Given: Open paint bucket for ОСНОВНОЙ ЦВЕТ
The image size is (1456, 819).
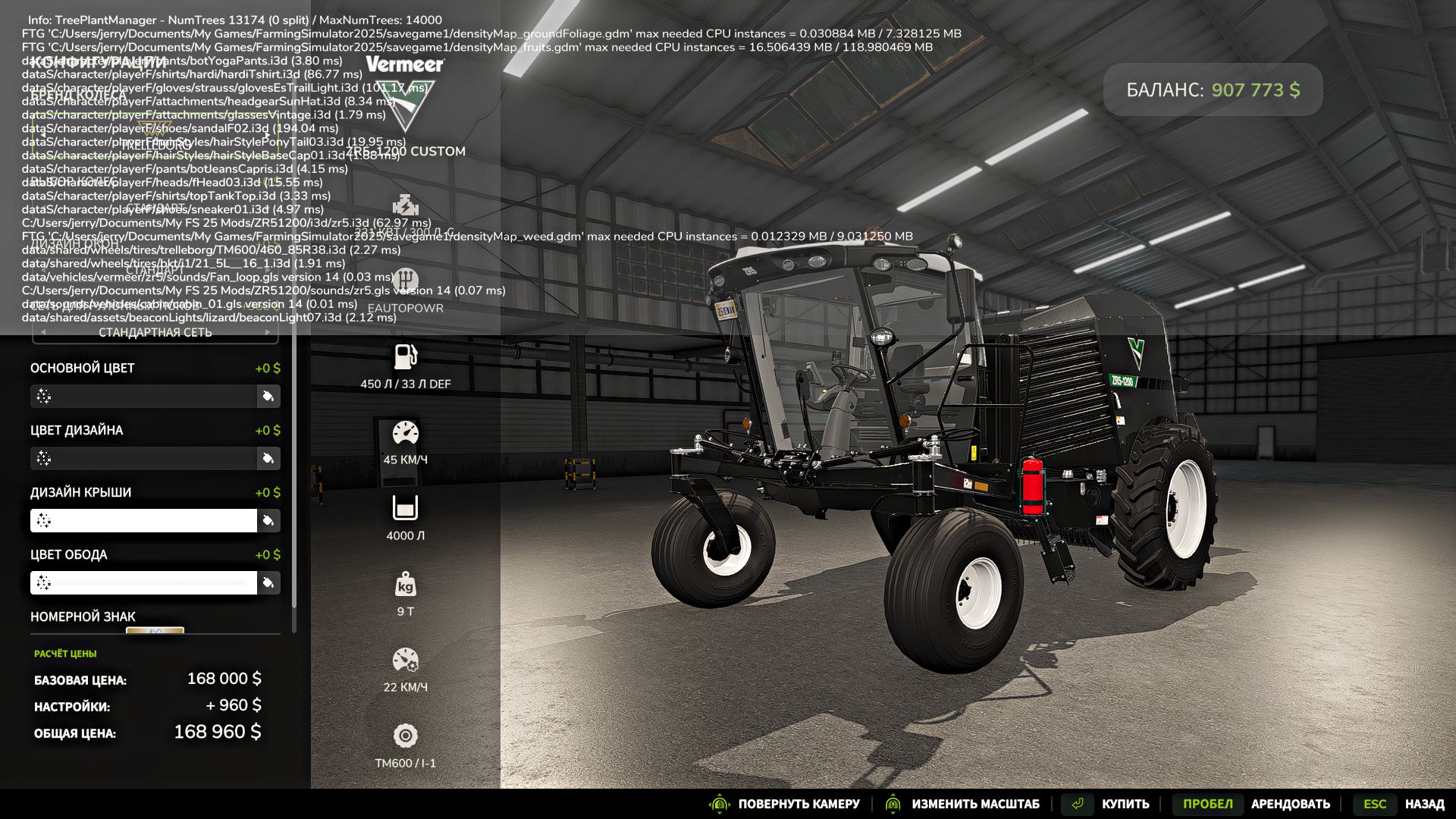Looking at the screenshot, I should [268, 396].
